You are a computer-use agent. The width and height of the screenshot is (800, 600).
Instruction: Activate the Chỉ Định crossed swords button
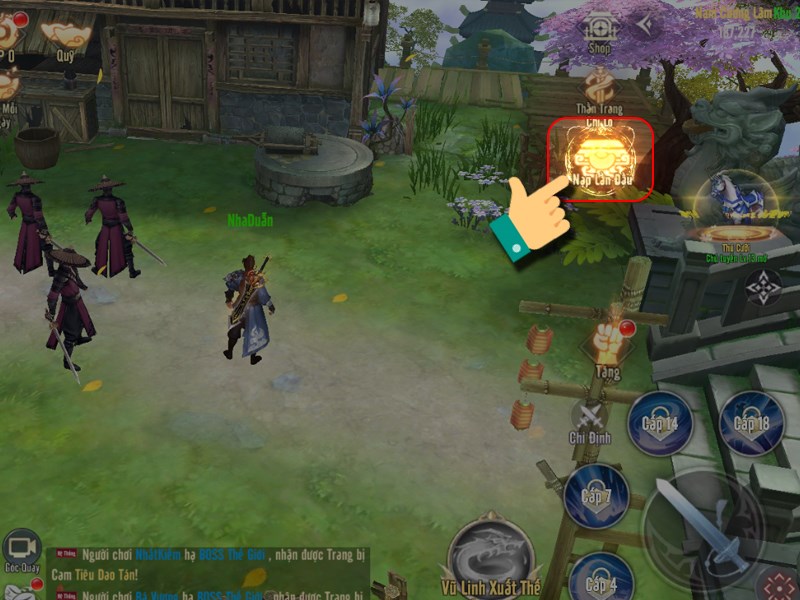point(590,413)
